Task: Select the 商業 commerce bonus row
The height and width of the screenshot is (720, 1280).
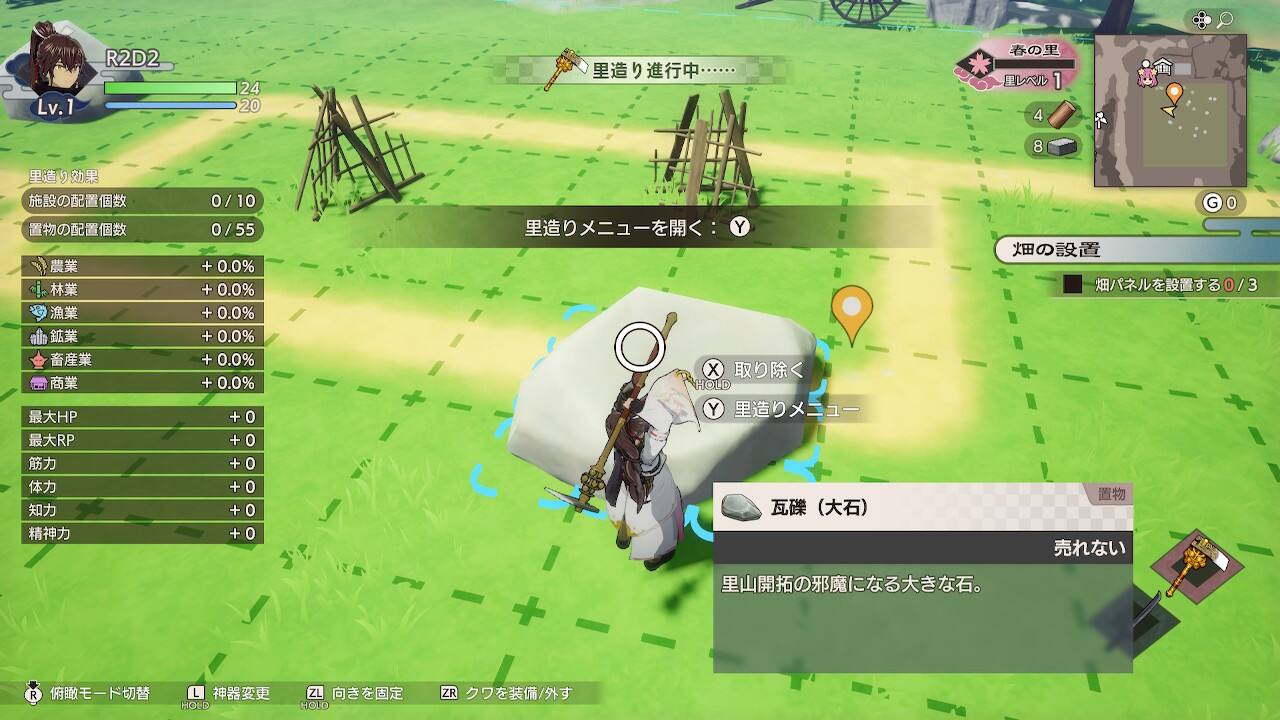Action: pyautogui.click(x=142, y=383)
